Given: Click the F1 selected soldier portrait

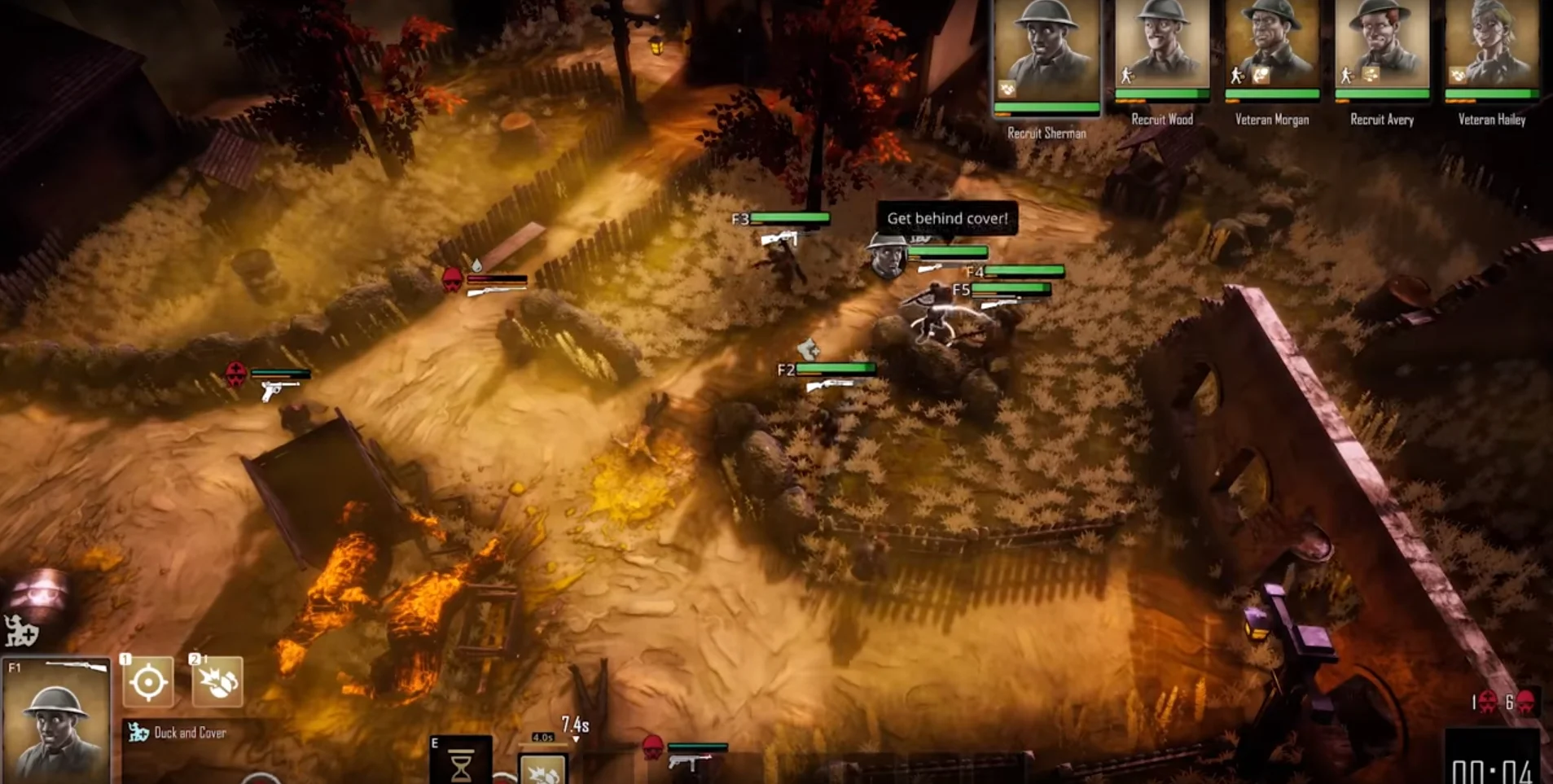Looking at the screenshot, I should point(55,722).
